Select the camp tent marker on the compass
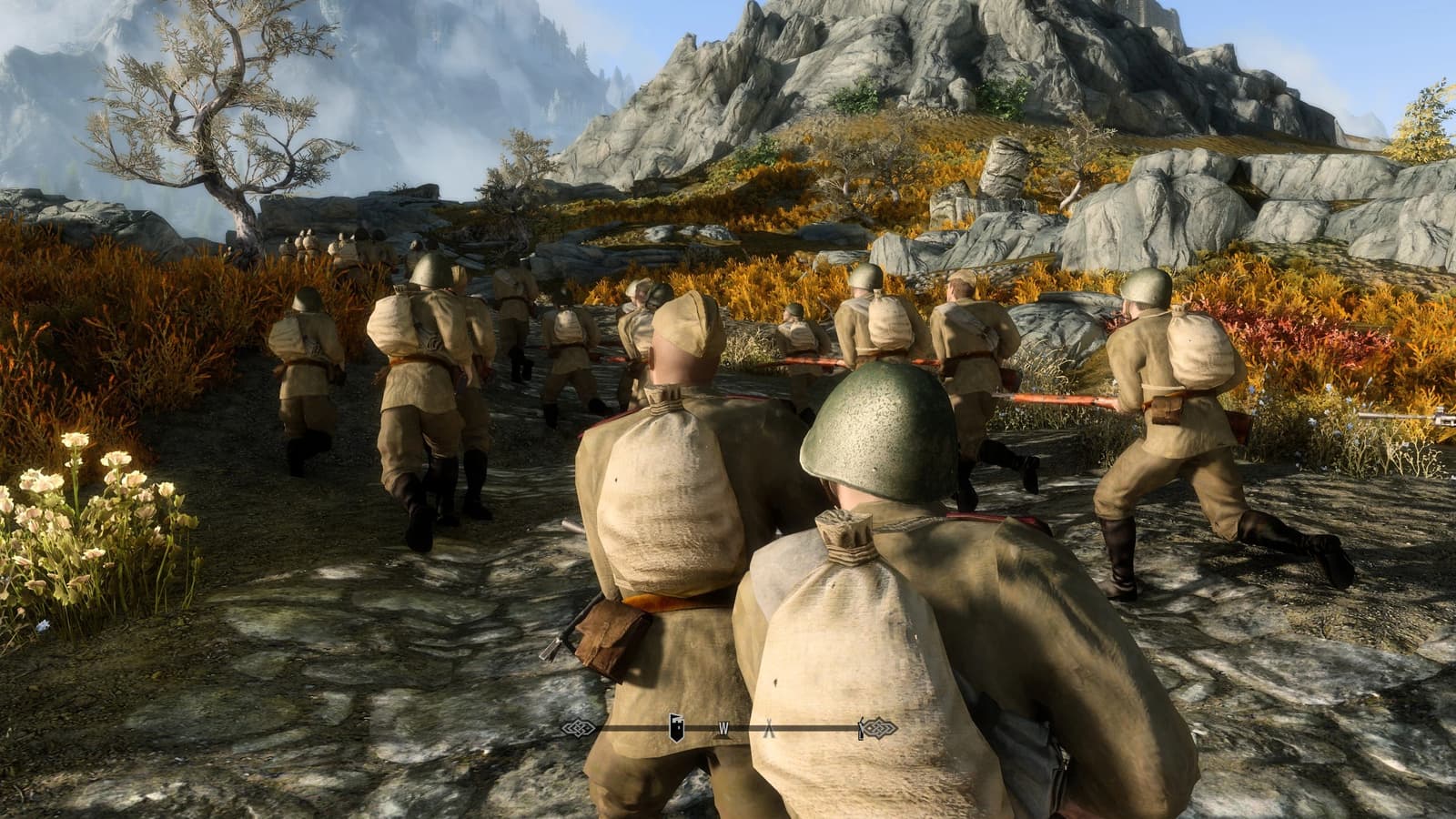 tap(769, 728)
